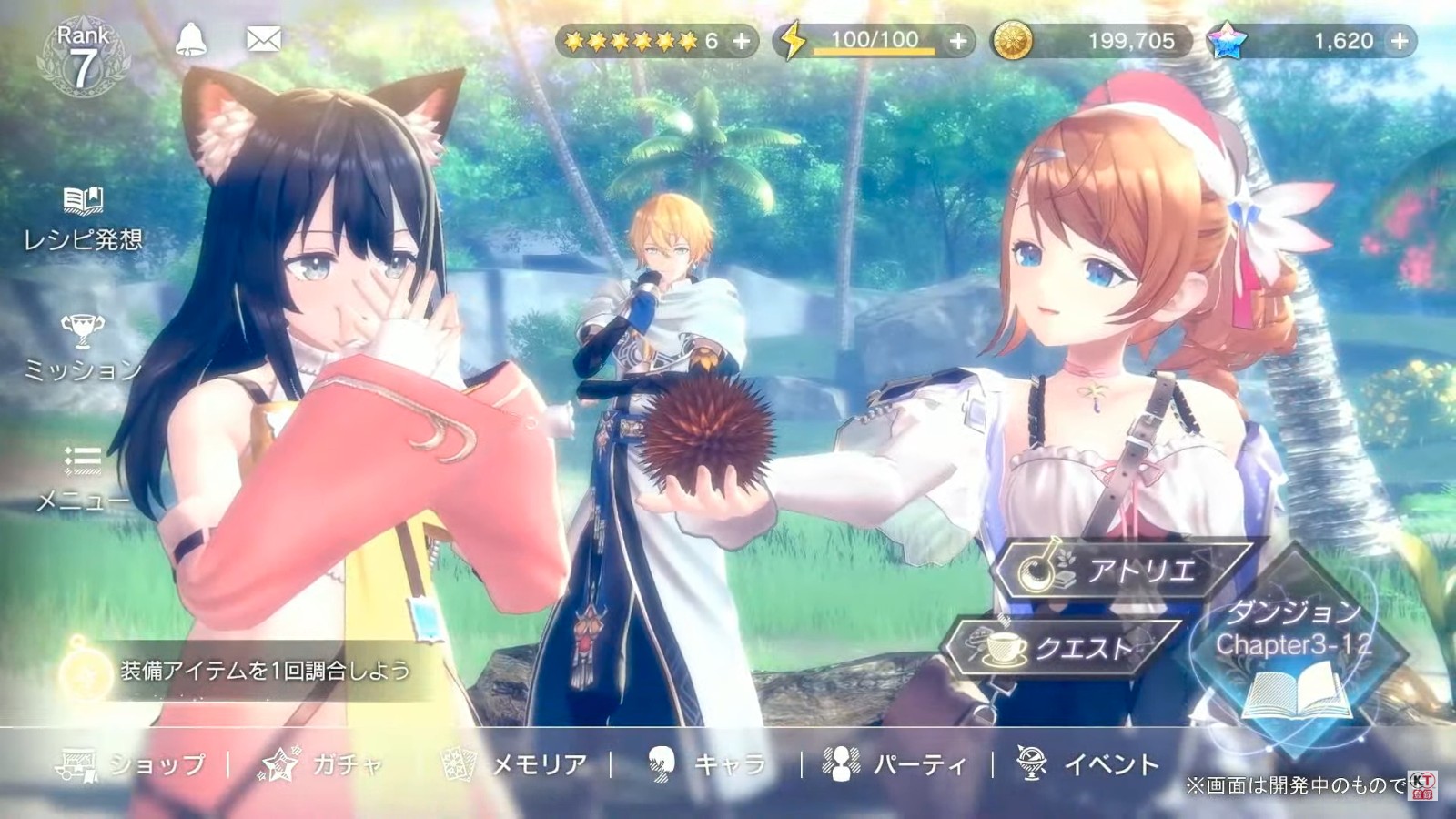The height and width of the screenshot is (819, 1456).
Task: Refill stamina with the lightning plus button
Action: coord(958,41)
